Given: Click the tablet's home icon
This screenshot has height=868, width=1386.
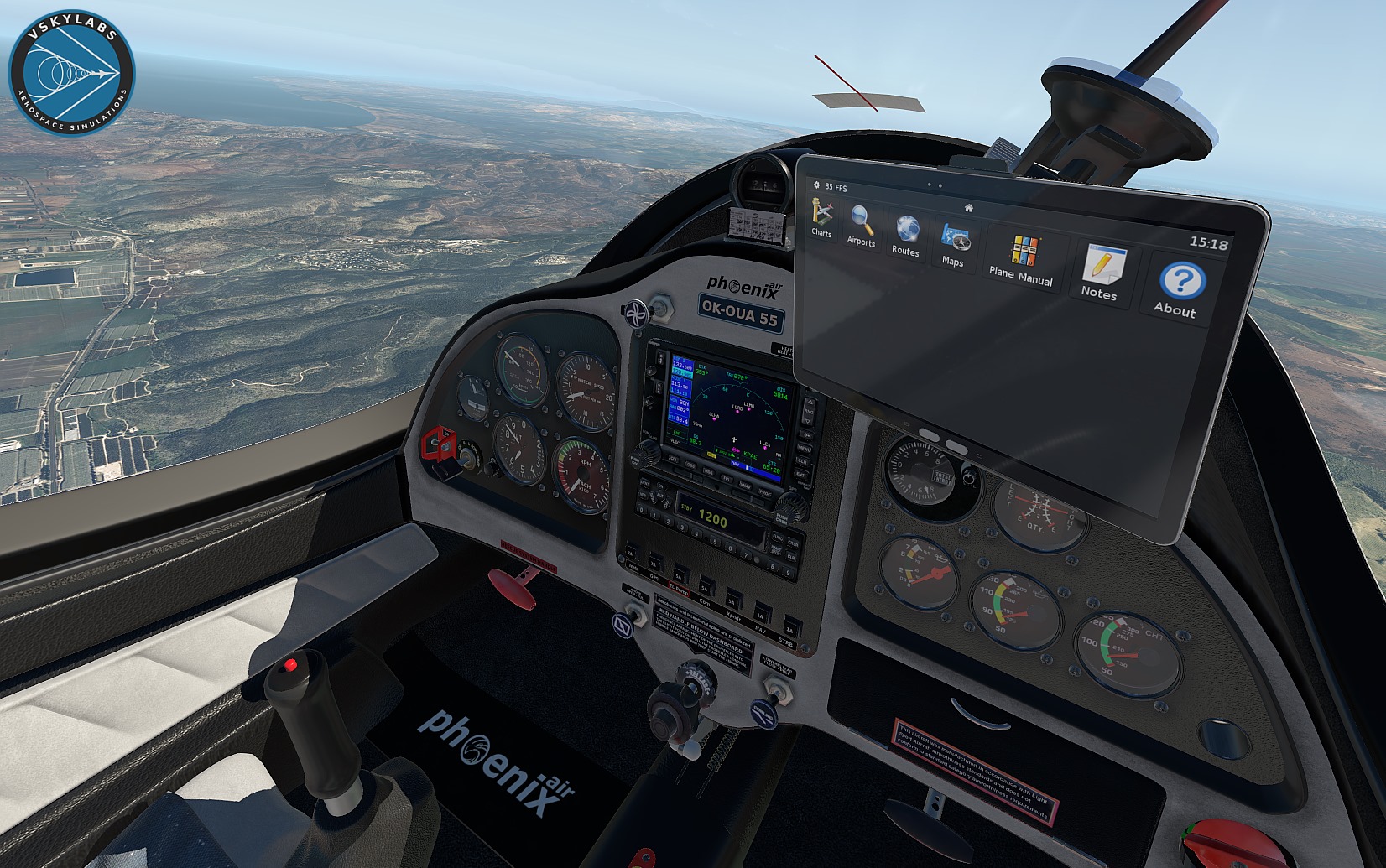Looking at the screenshot, I should (968, 207).
